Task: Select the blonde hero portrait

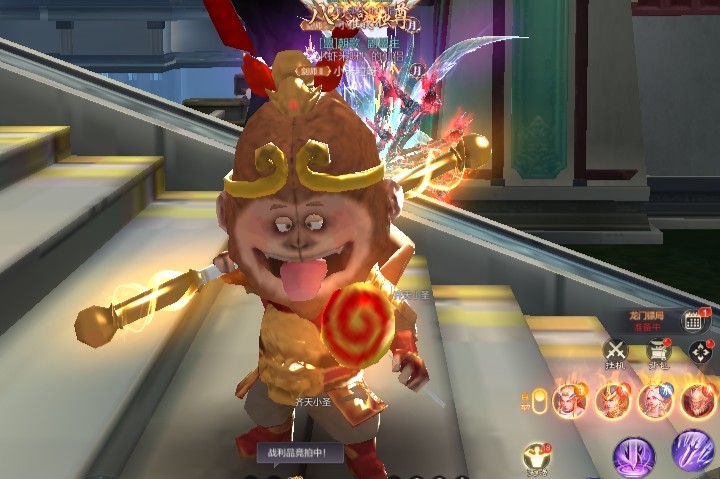Action: [x=569, y=401]
